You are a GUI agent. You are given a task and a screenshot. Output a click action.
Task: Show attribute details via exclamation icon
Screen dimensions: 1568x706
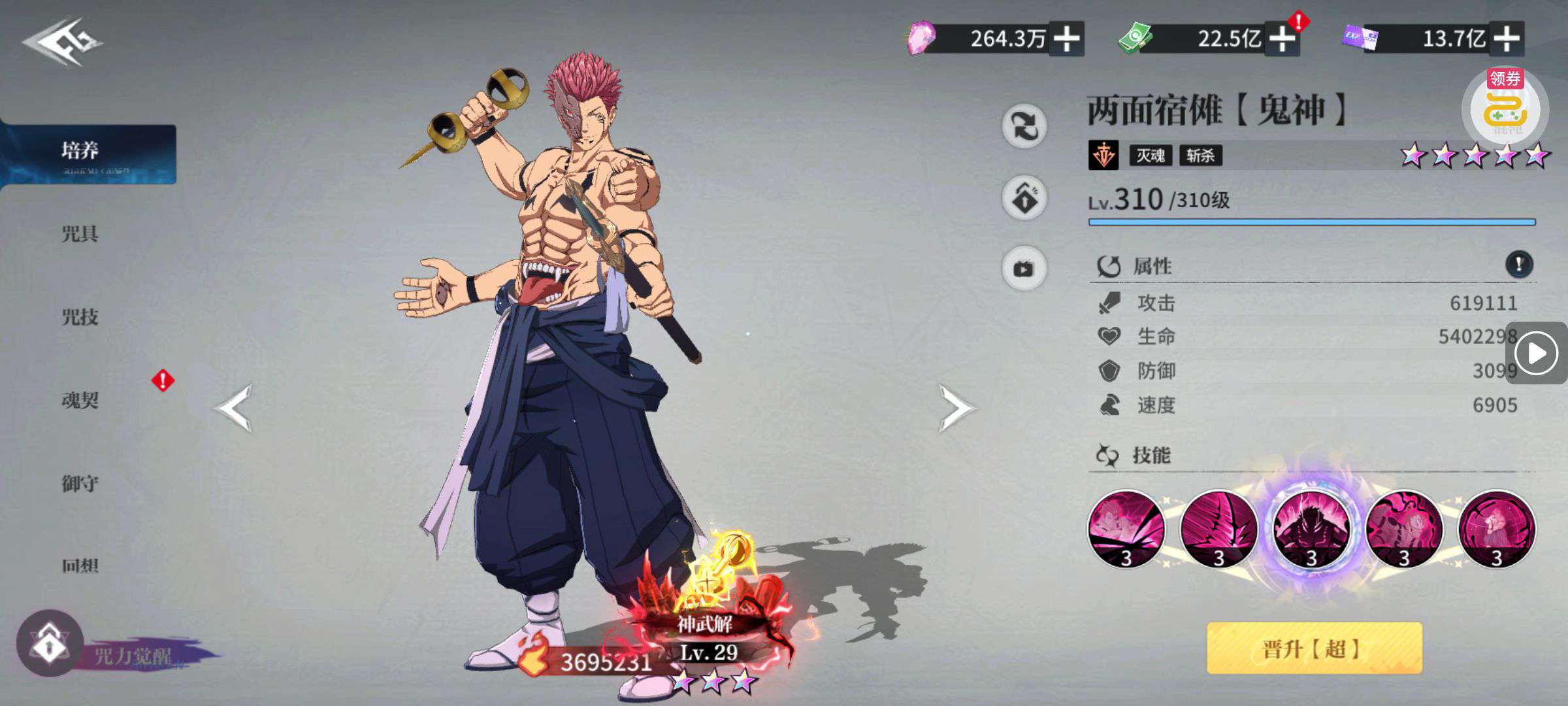click(x=1518, y=265)
